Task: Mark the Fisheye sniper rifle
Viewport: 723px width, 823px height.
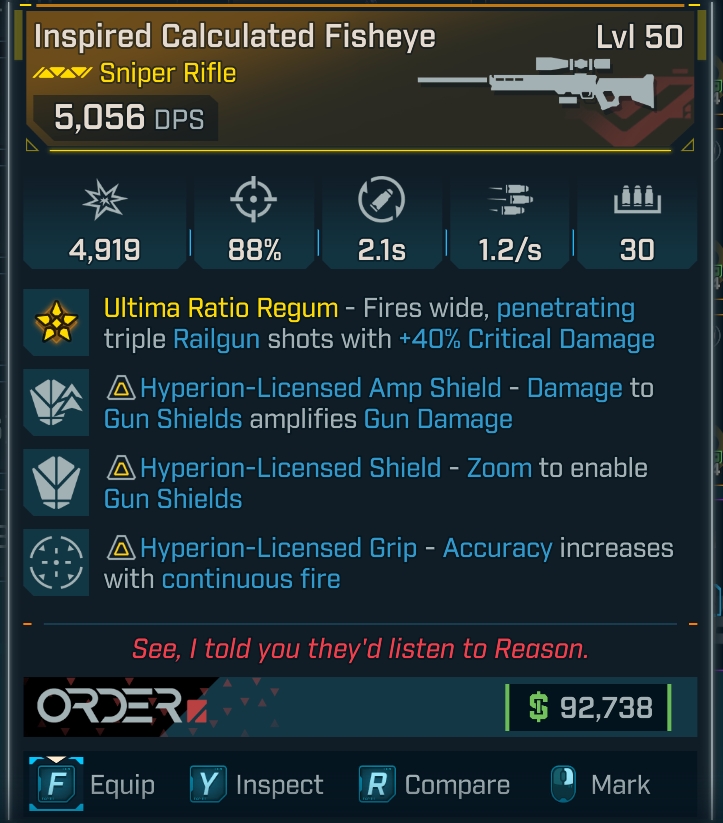Action: point(600,785)
